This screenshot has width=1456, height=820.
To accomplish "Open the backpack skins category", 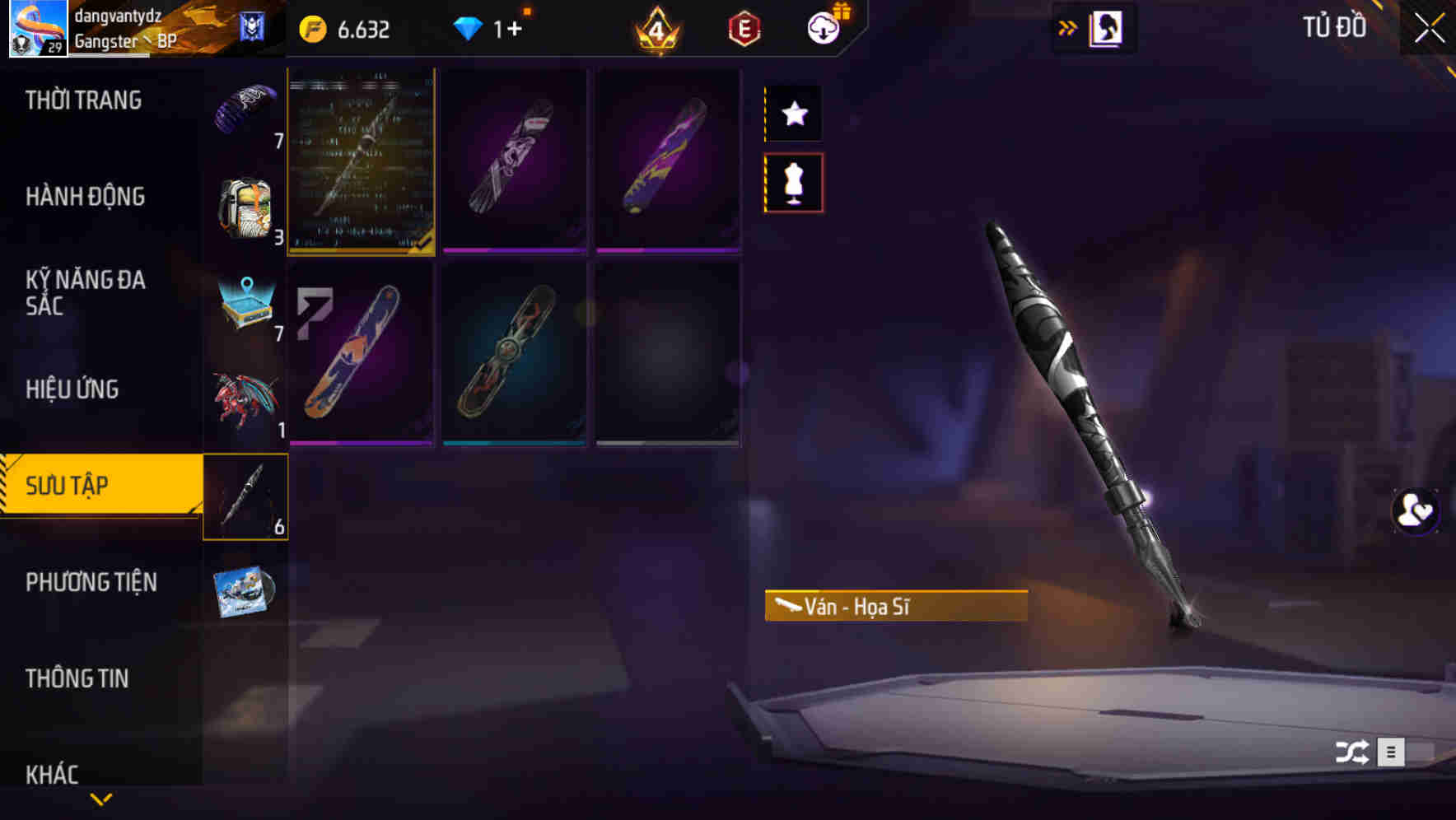I will tap(245, 207).
